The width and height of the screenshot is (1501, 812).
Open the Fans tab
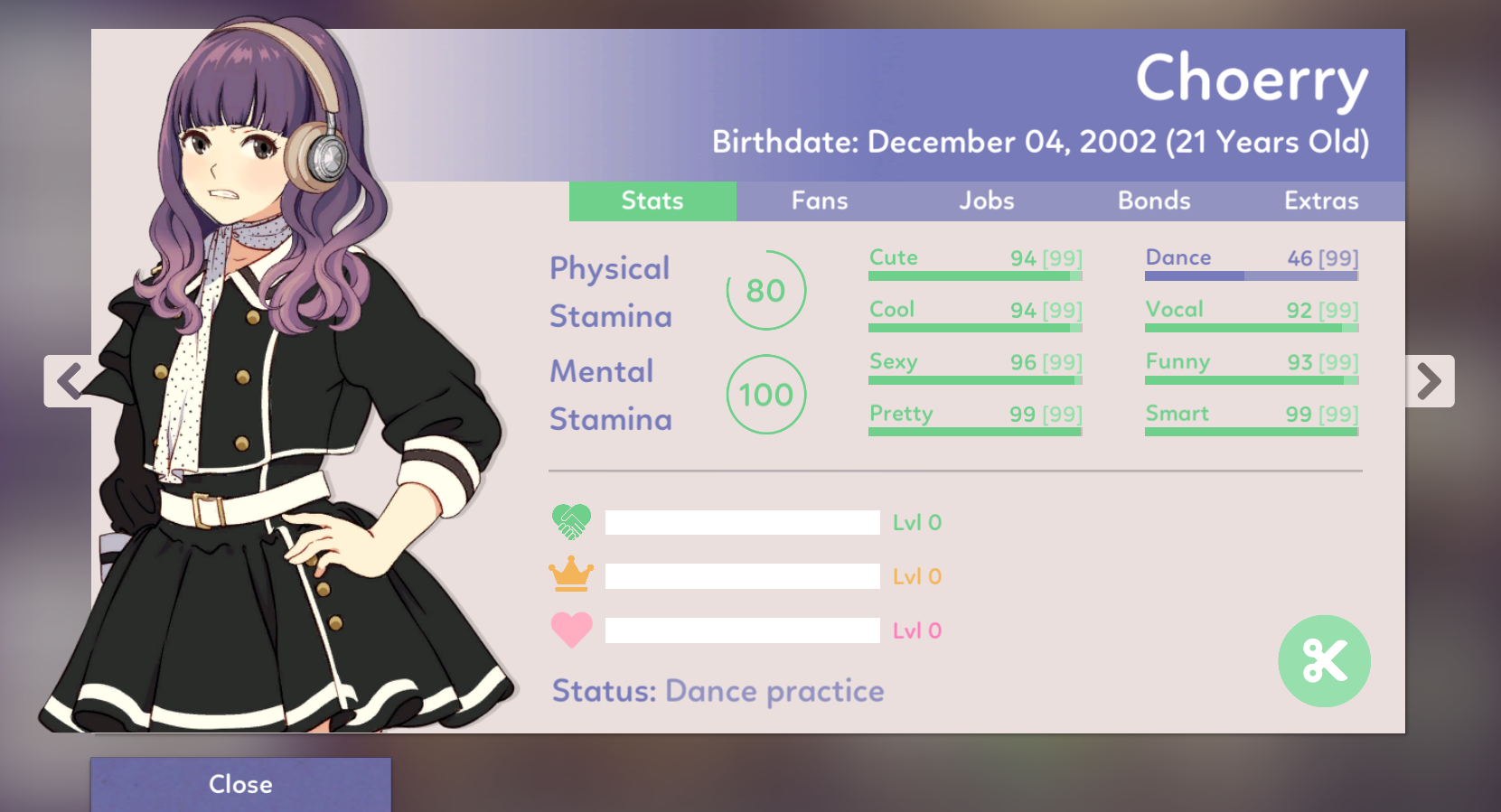click(820, 201)
